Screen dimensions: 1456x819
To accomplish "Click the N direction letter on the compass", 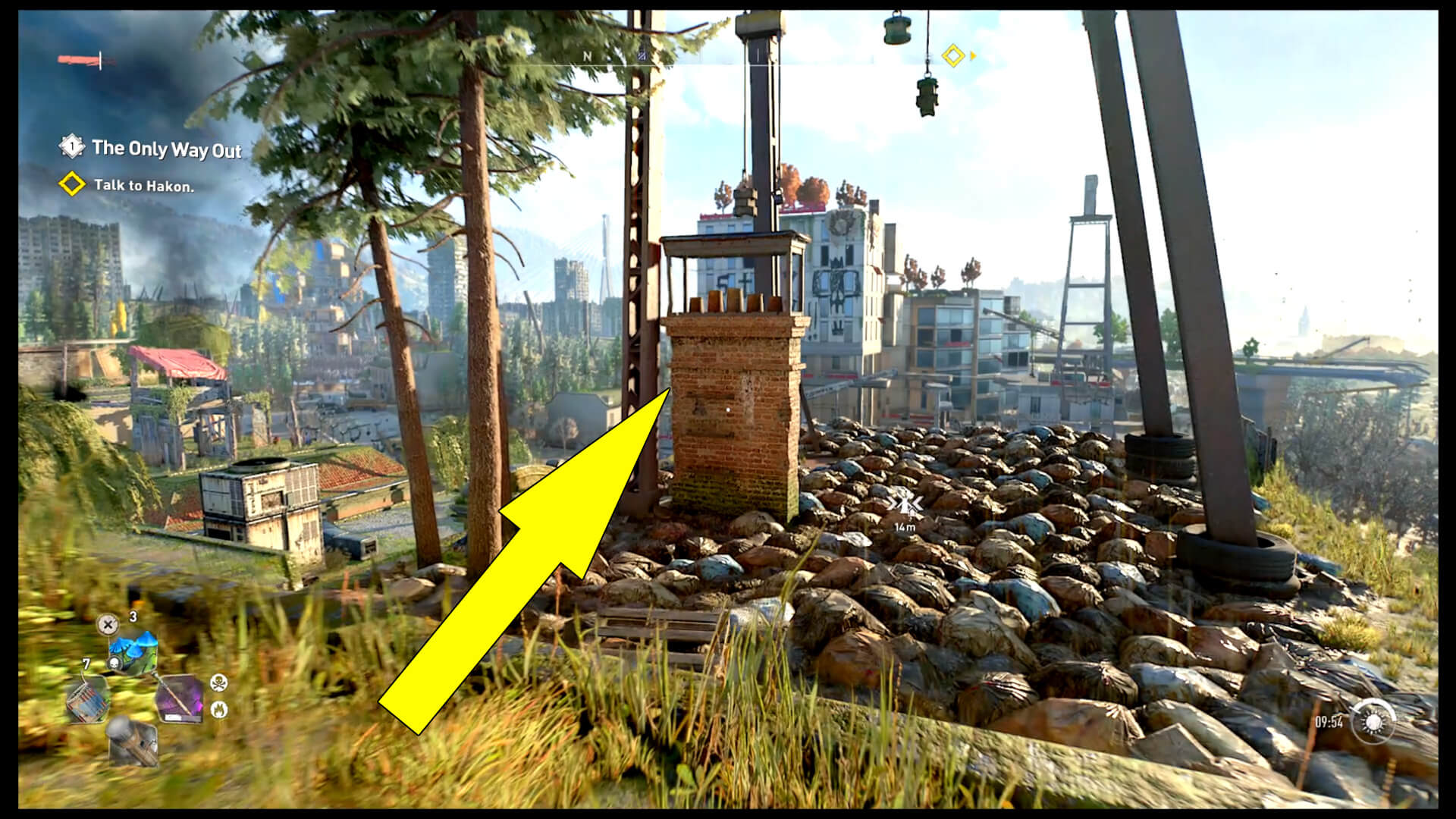I will (x=587, y=56).
